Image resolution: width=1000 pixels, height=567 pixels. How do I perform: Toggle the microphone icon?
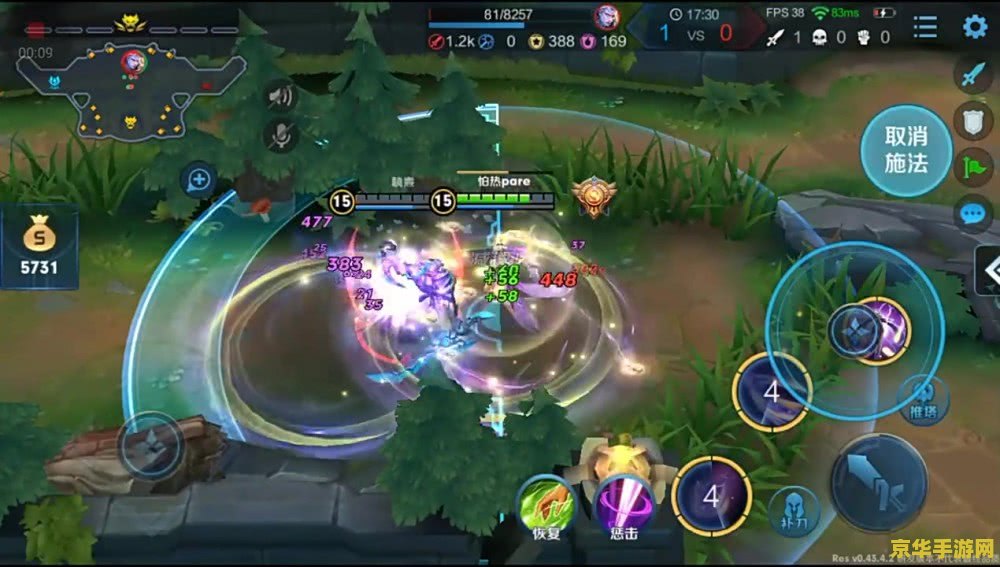281,134
